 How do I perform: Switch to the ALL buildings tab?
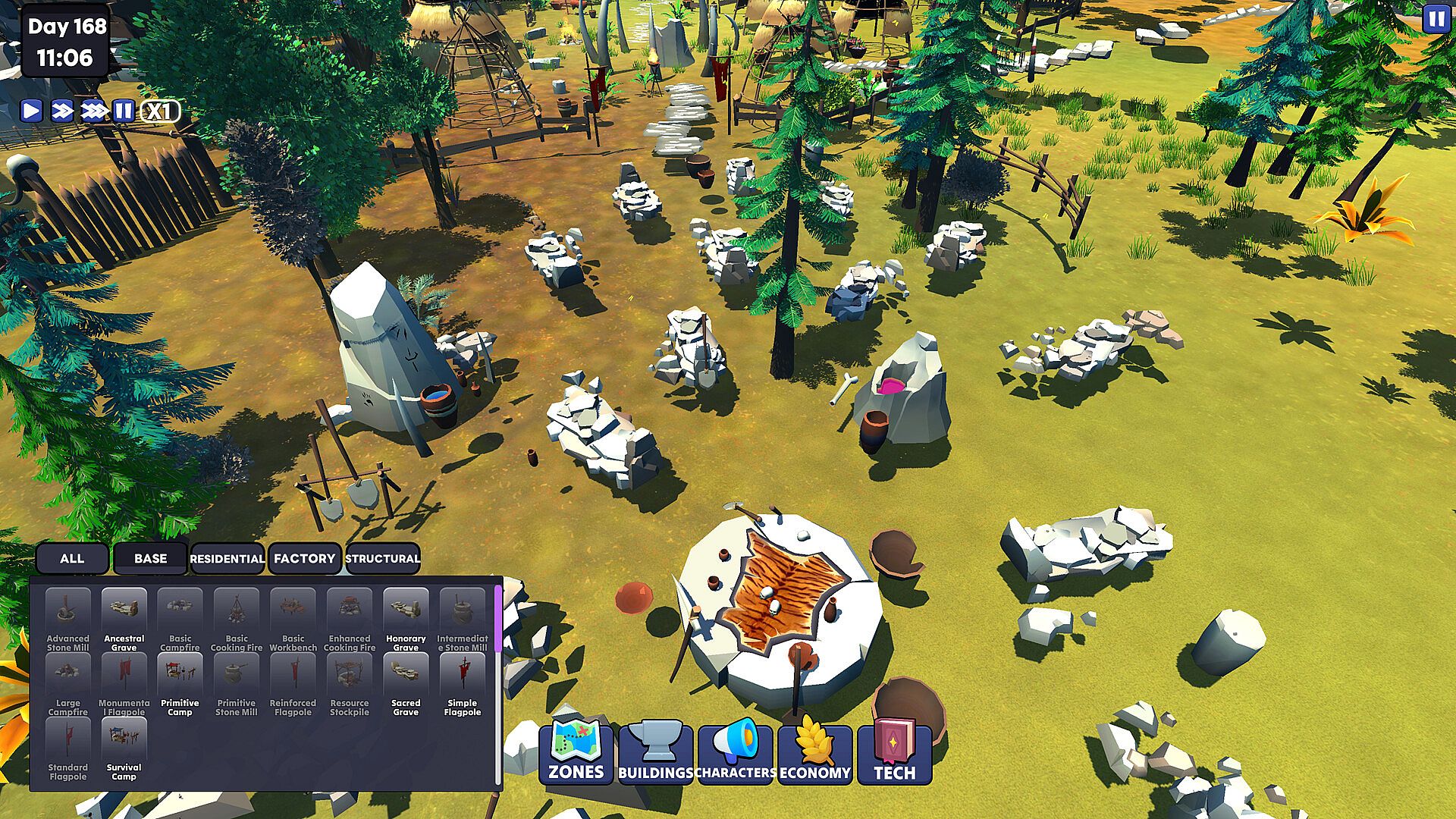(72, 559)
